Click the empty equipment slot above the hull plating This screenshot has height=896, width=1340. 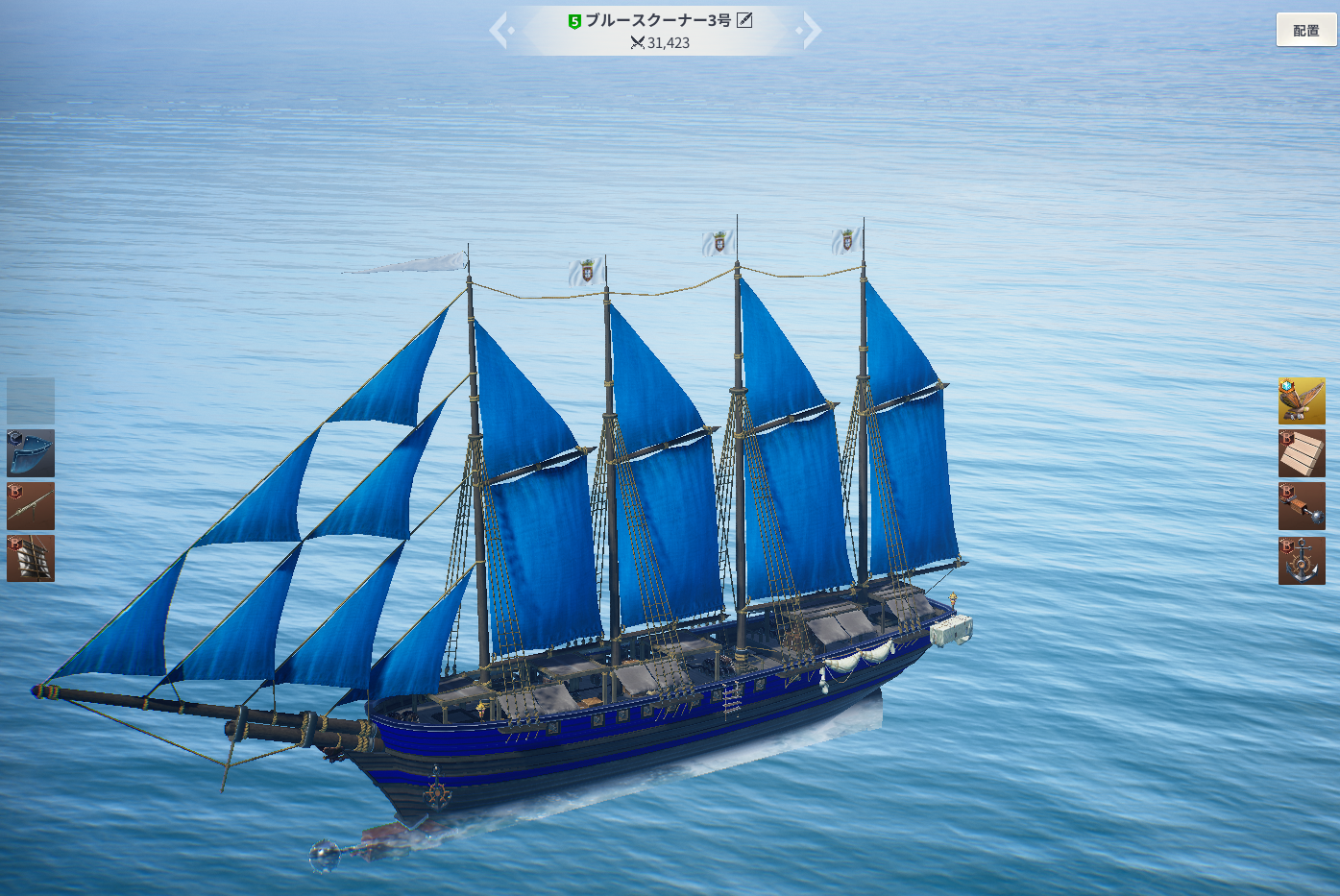[x=31, y=401]
